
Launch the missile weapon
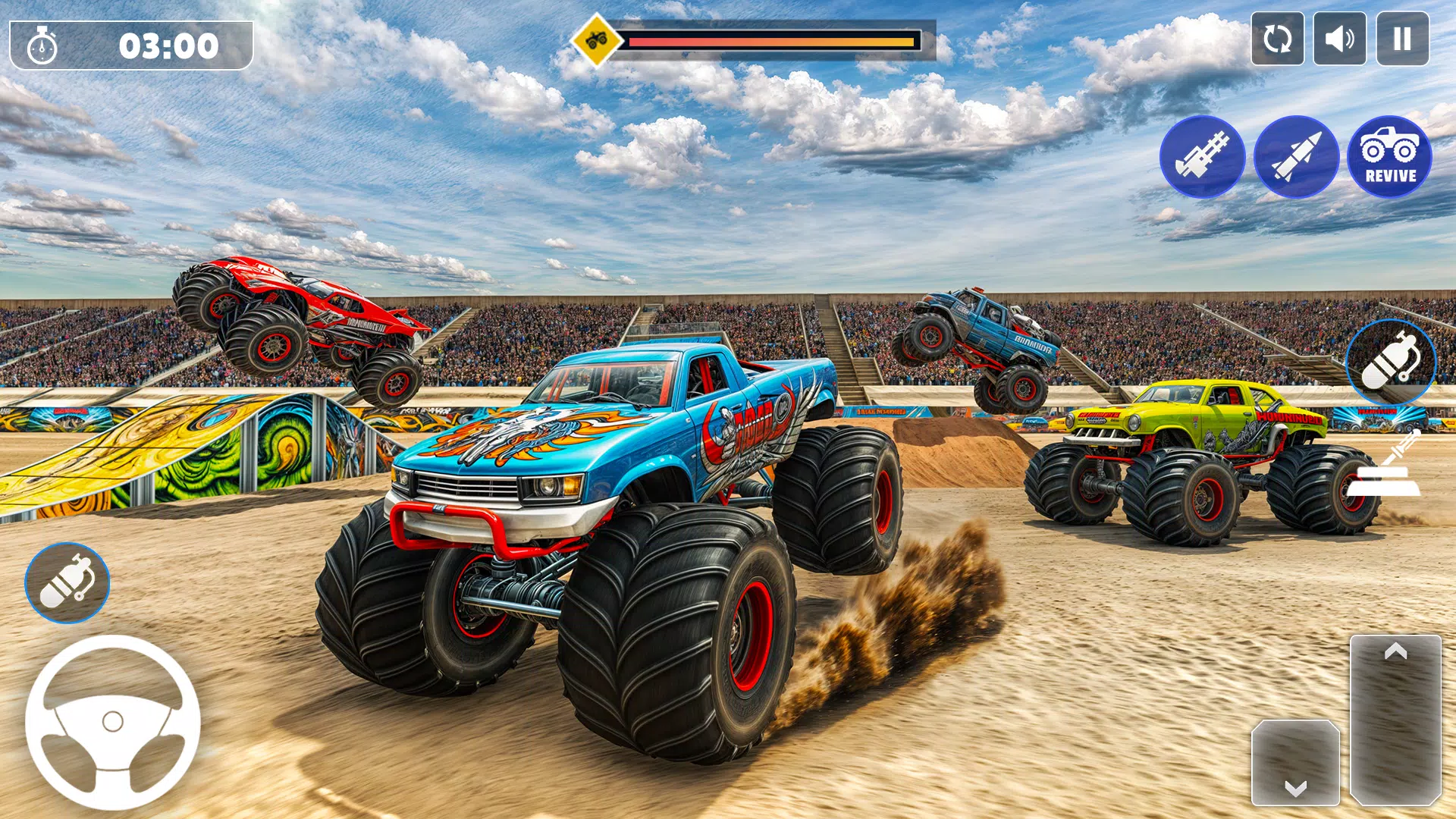point(1296,157)
